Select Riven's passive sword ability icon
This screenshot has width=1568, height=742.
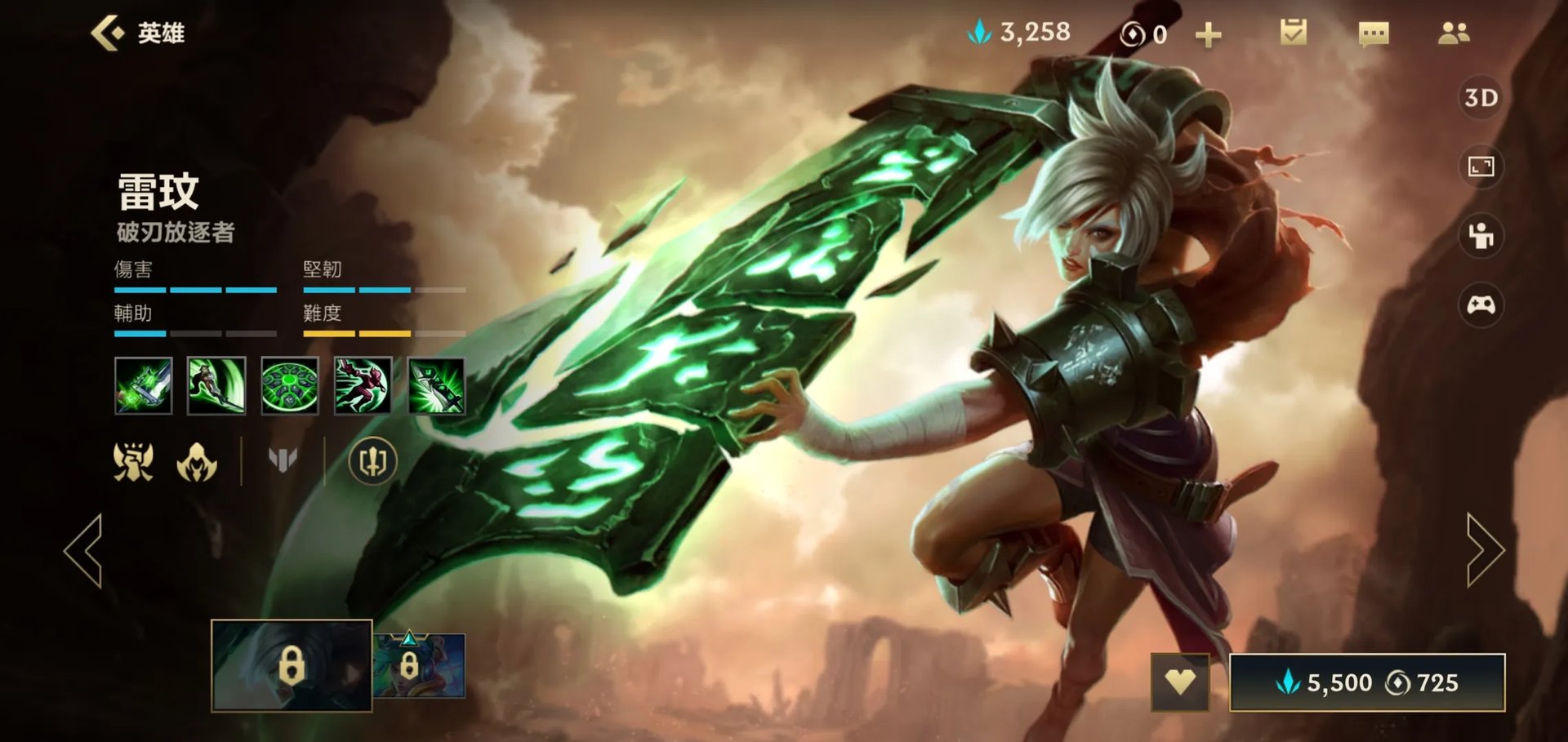tap(144, 385)
